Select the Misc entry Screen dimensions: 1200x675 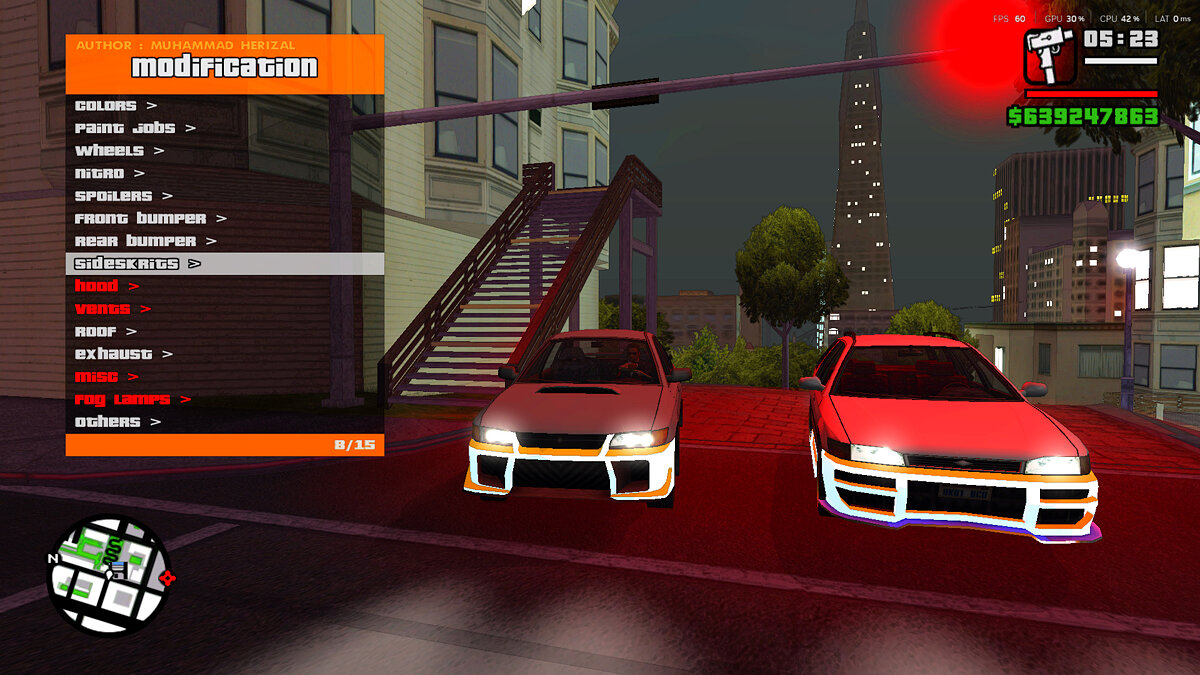(106, 377)
